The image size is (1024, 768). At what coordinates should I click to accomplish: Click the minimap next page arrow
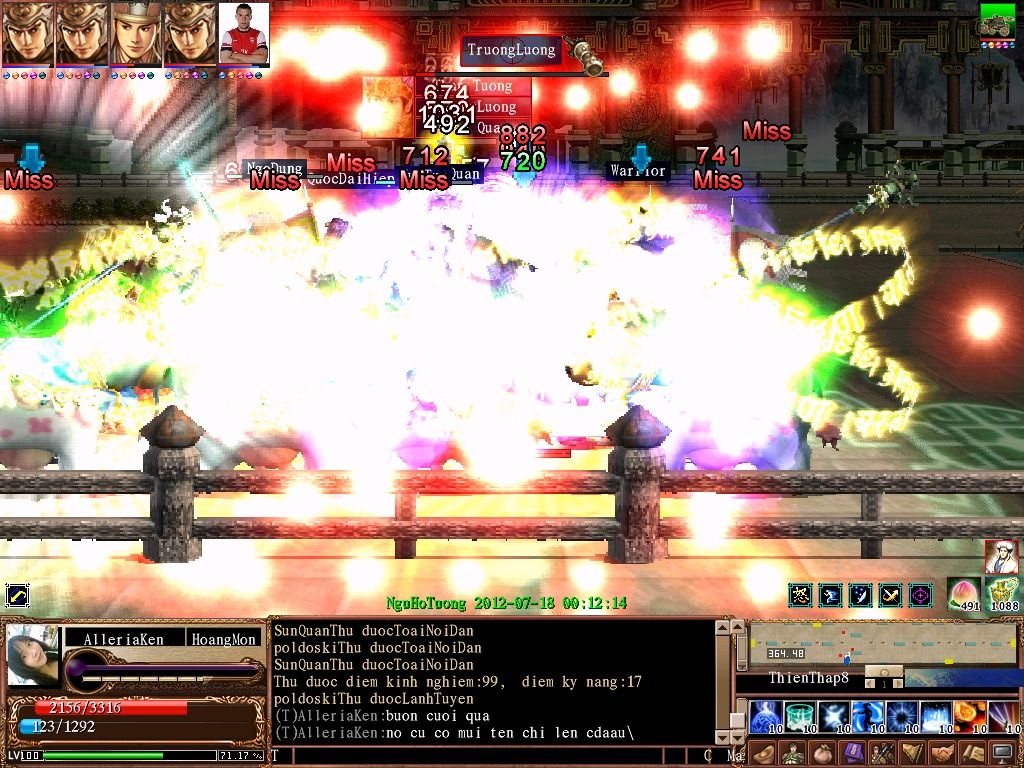tap(896, 682)
